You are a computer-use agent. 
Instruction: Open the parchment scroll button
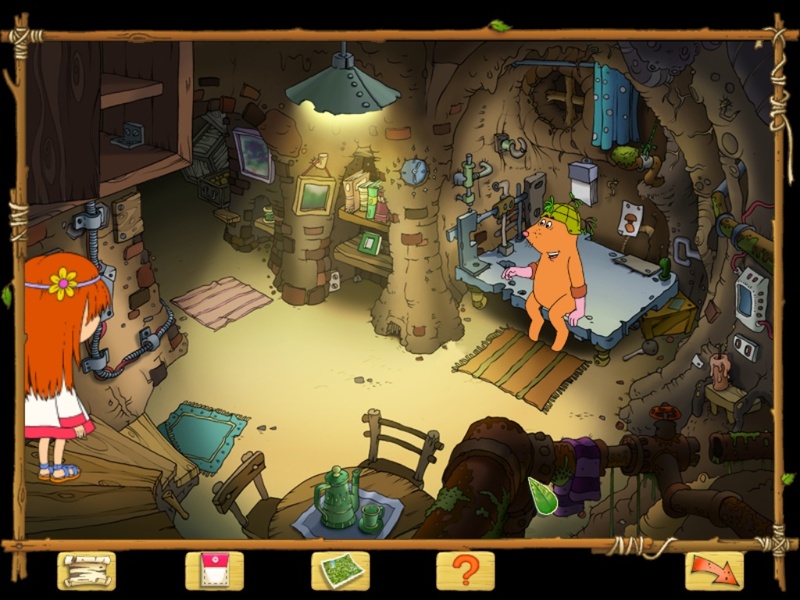86,571
